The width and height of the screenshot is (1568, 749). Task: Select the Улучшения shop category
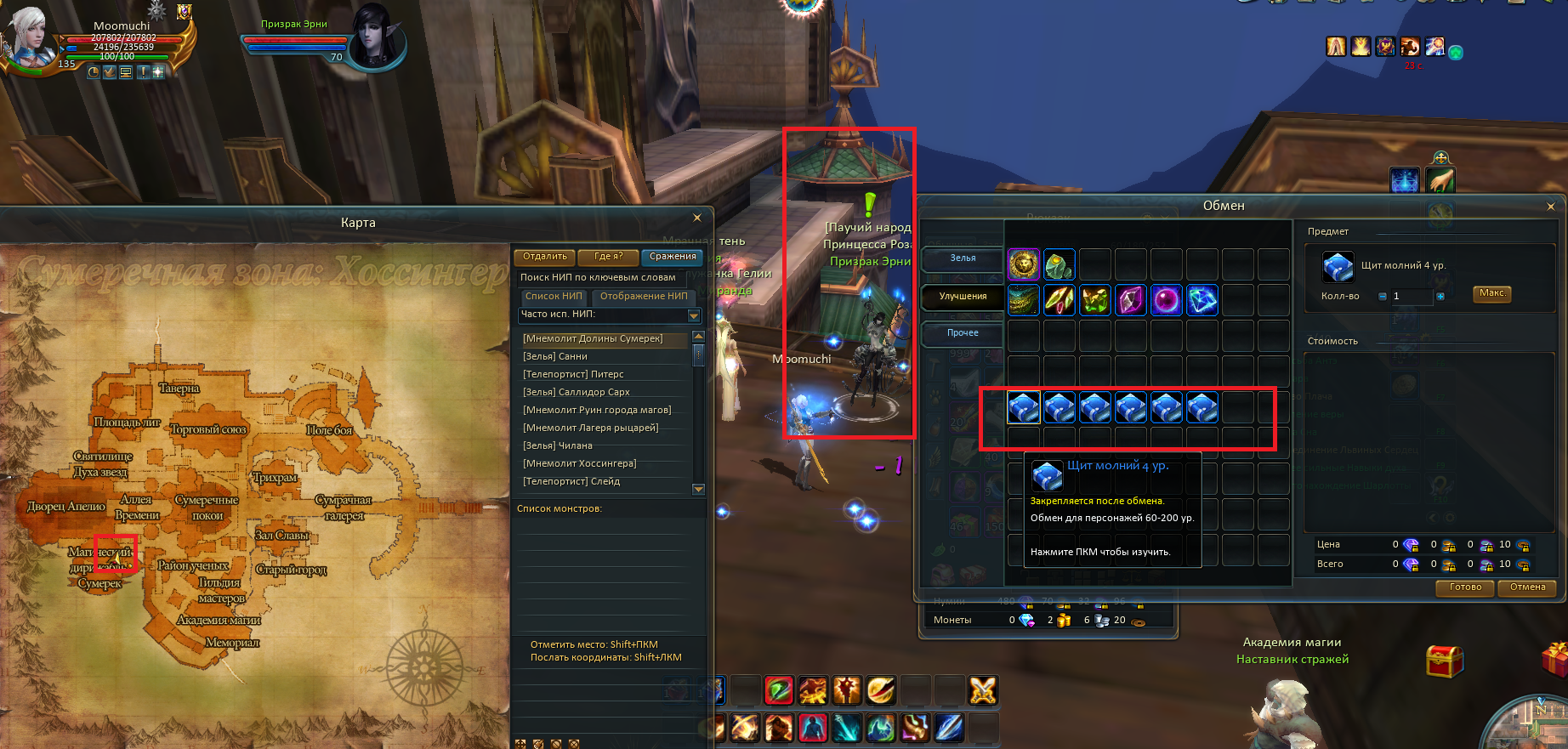[963, 297]
